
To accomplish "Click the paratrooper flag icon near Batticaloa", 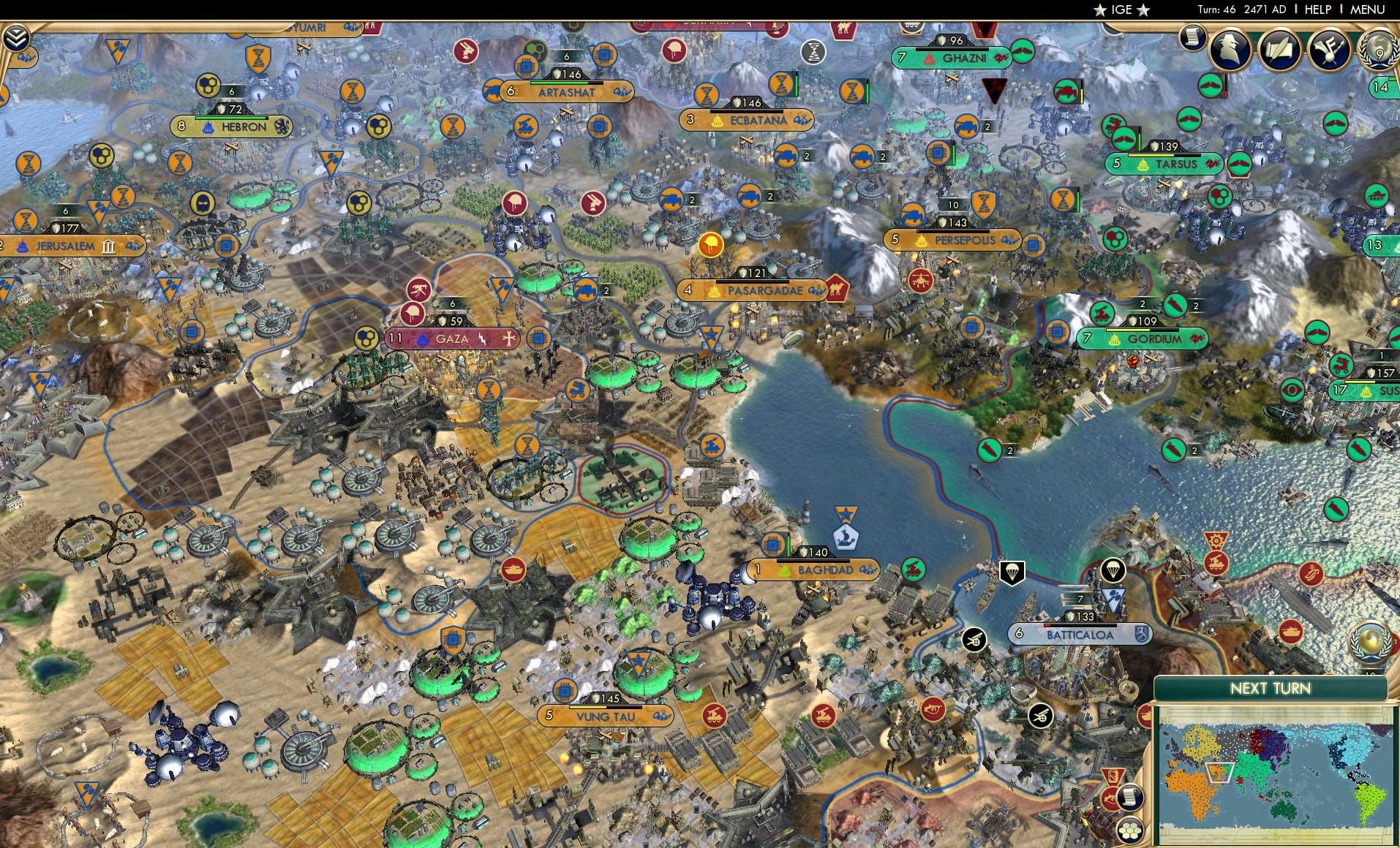I will tap(1012, 572).
